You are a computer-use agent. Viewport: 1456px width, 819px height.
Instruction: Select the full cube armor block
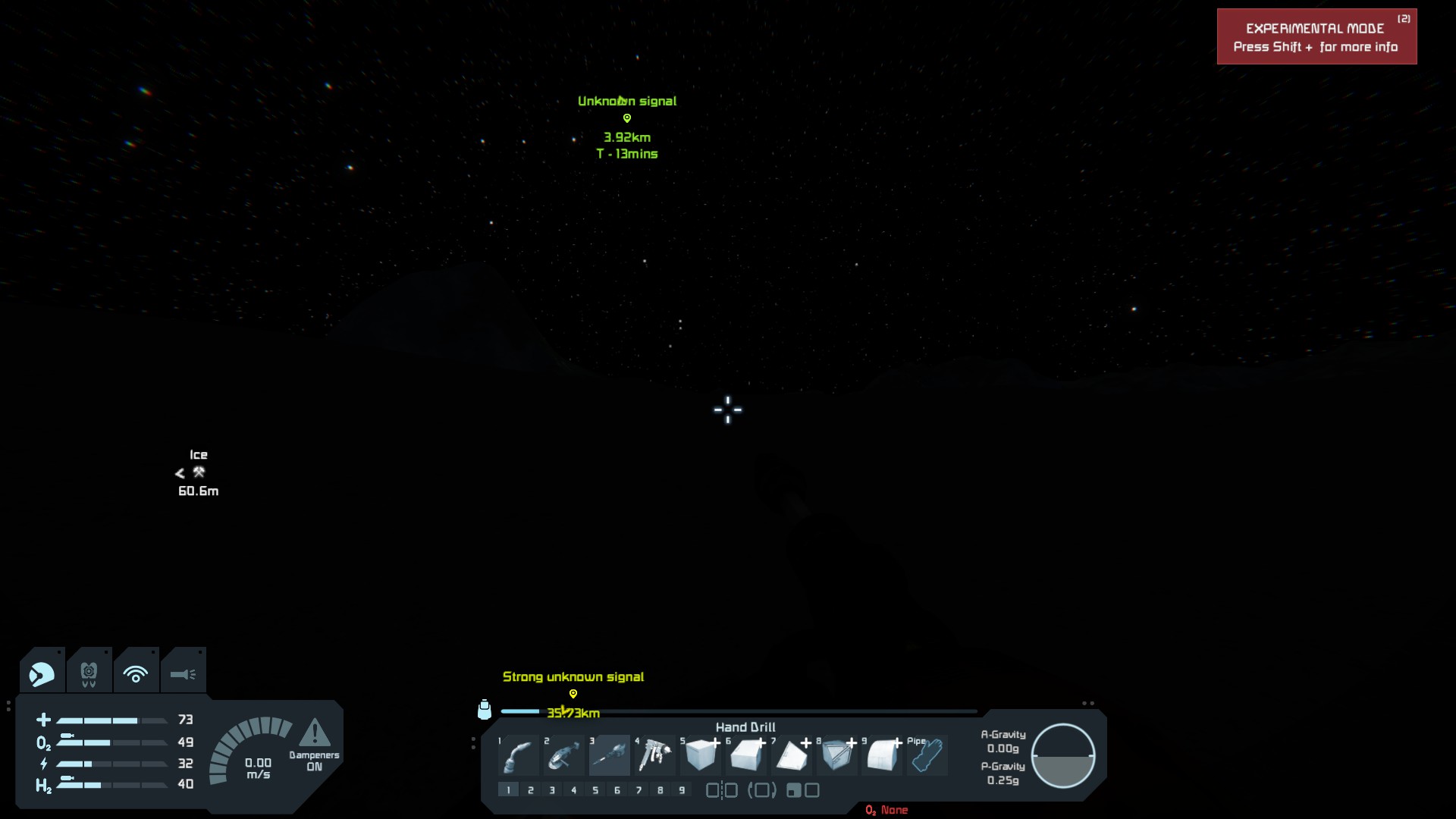[x=701, y=755]
